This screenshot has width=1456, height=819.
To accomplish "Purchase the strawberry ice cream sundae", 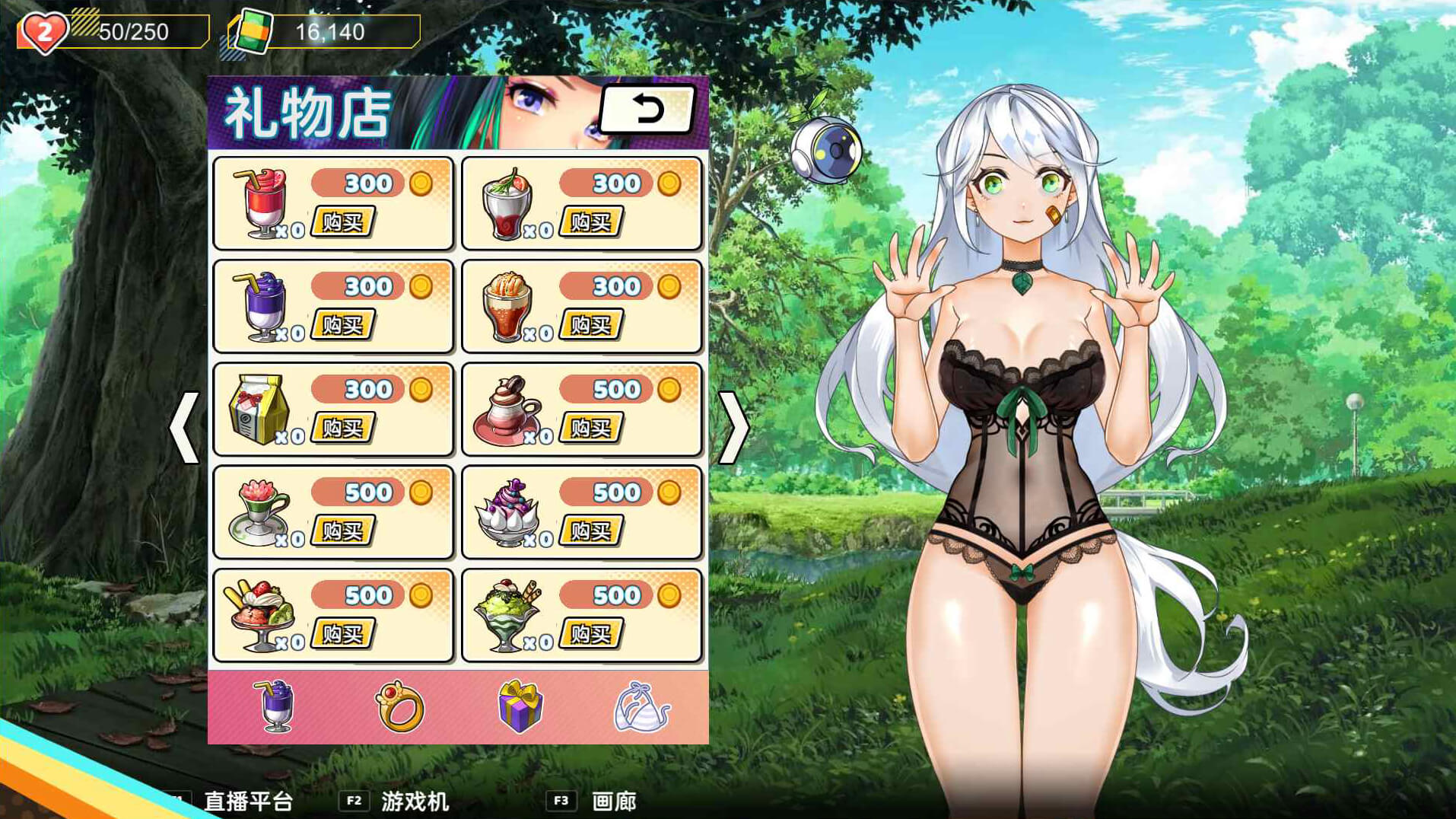I will tap(343, 634).
